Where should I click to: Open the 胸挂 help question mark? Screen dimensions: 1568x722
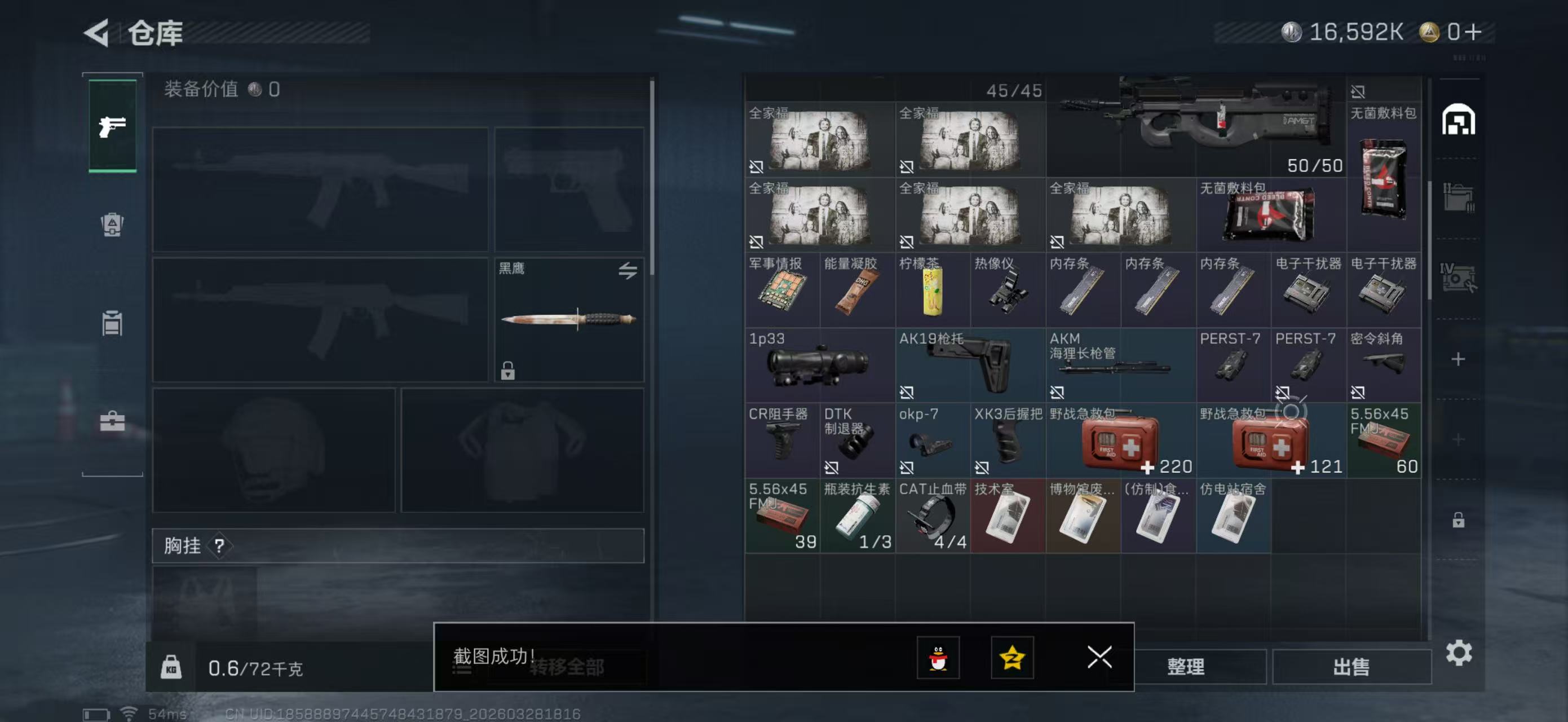pos(219,545)
